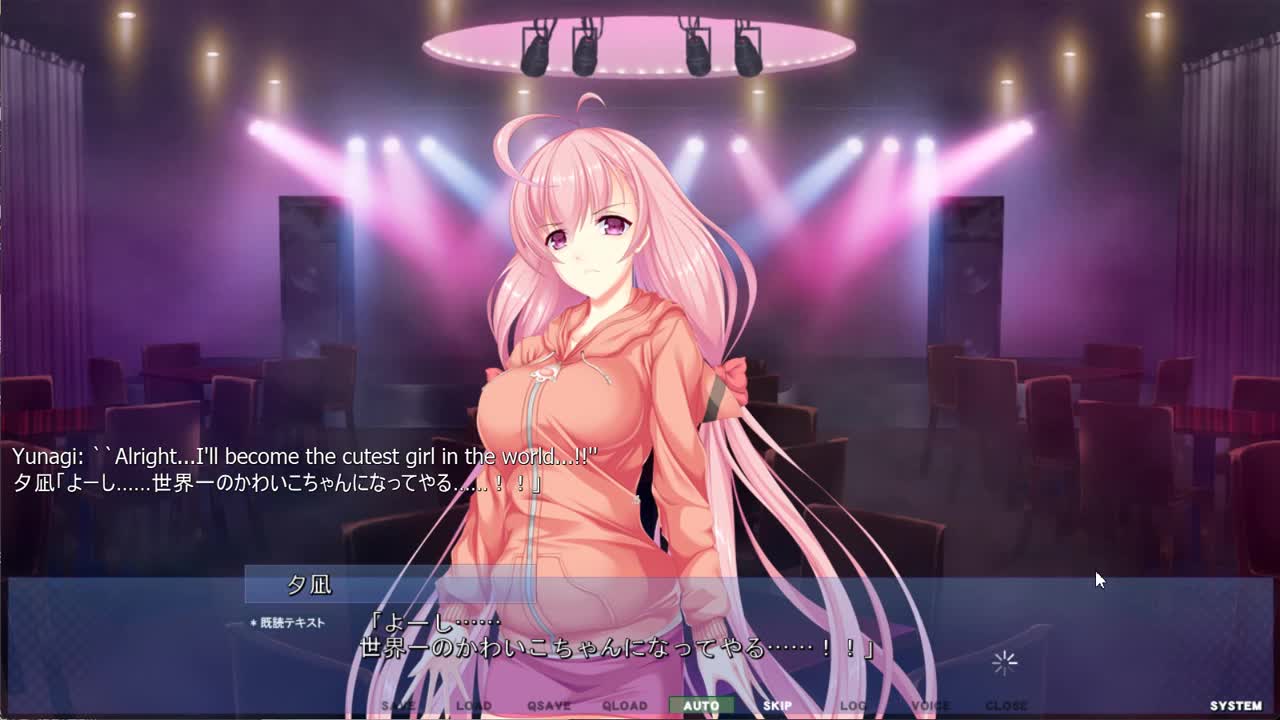Open the SAVE menu
The width and height of the screenshot is (1280, 720).
pos(397,706)
